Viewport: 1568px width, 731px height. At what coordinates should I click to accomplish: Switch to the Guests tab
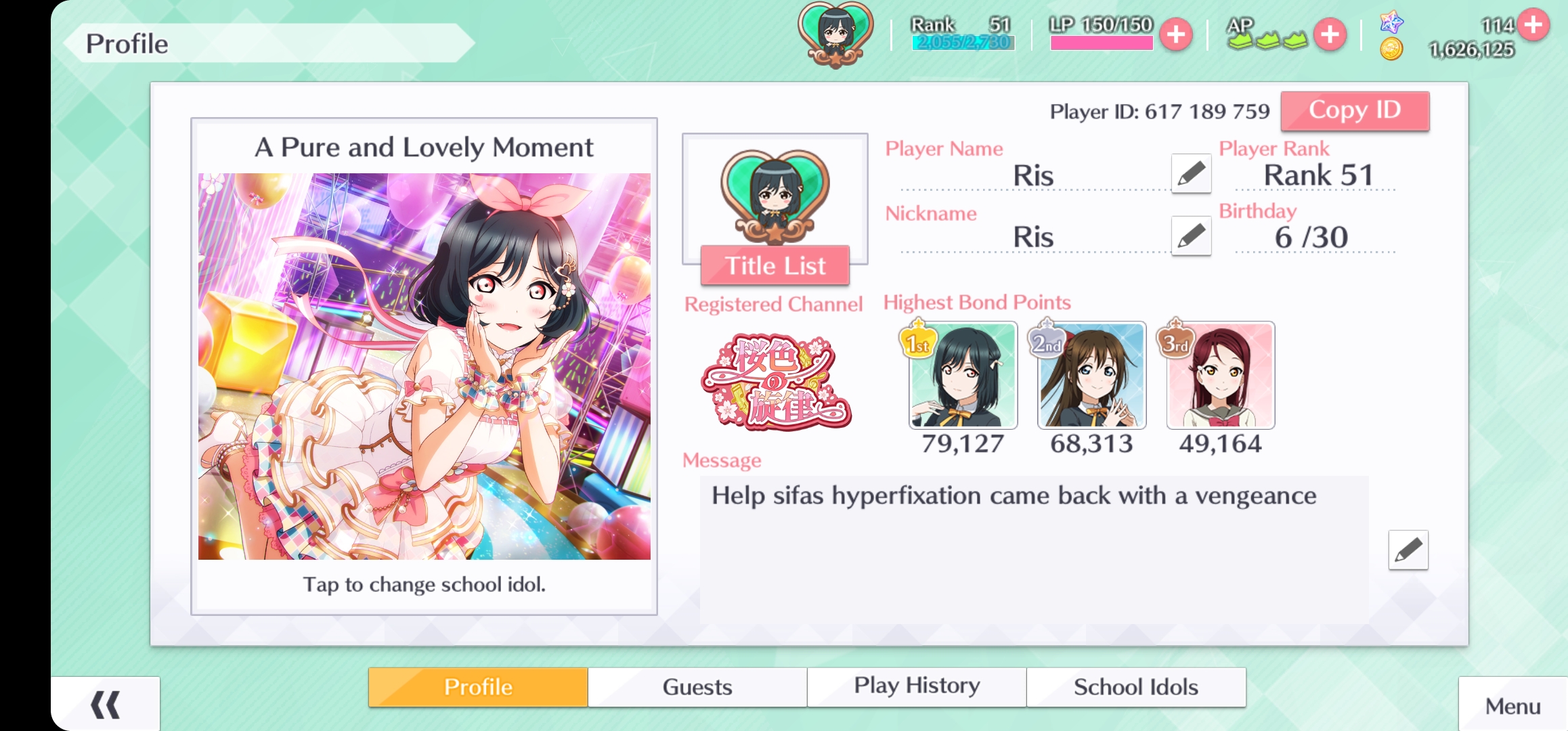[x=697, y=687]
